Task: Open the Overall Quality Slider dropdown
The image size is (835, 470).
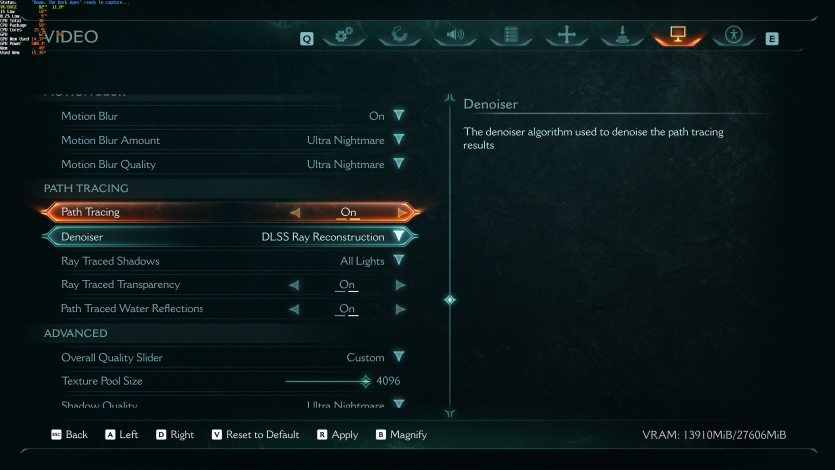Action: click(398, 357)
